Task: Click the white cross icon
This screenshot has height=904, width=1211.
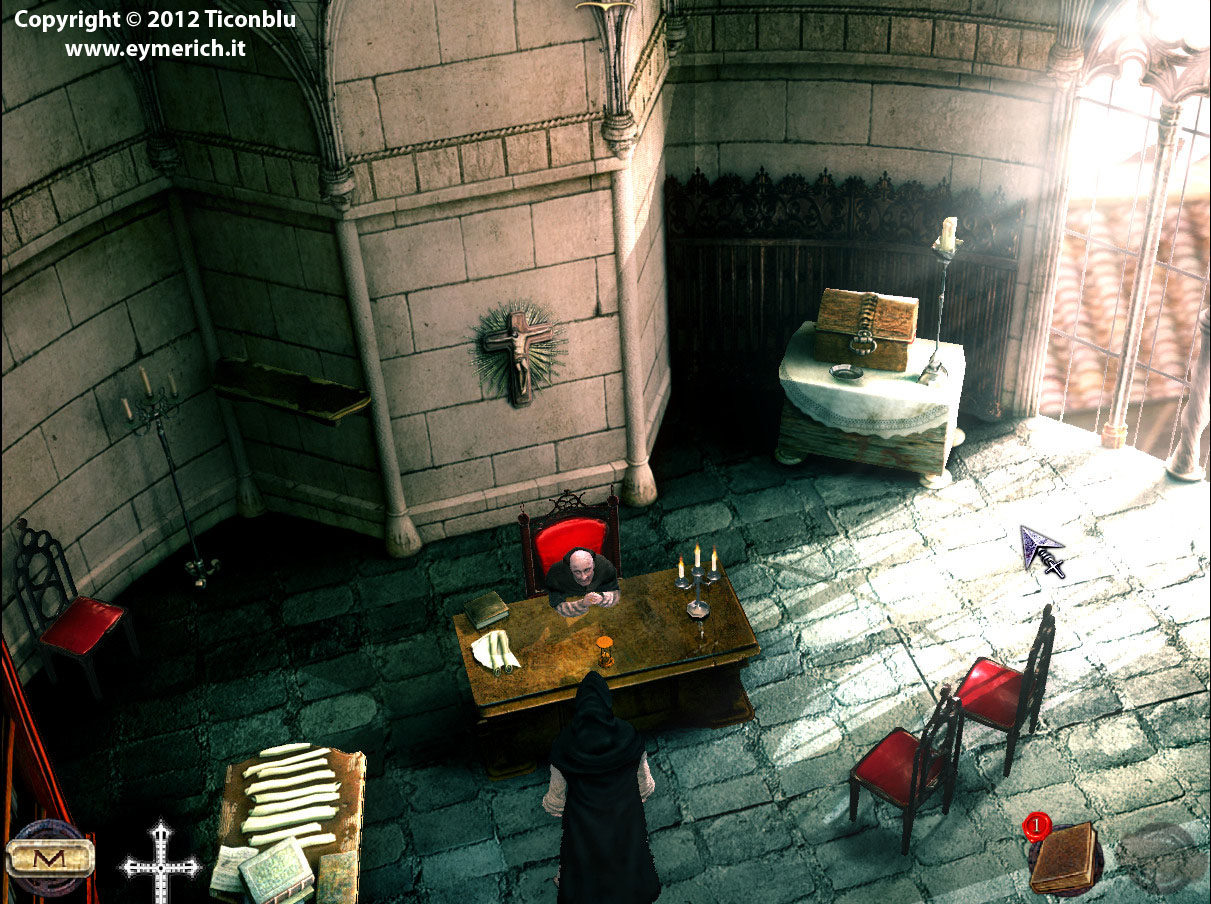Action: click(x=160, y=863)
